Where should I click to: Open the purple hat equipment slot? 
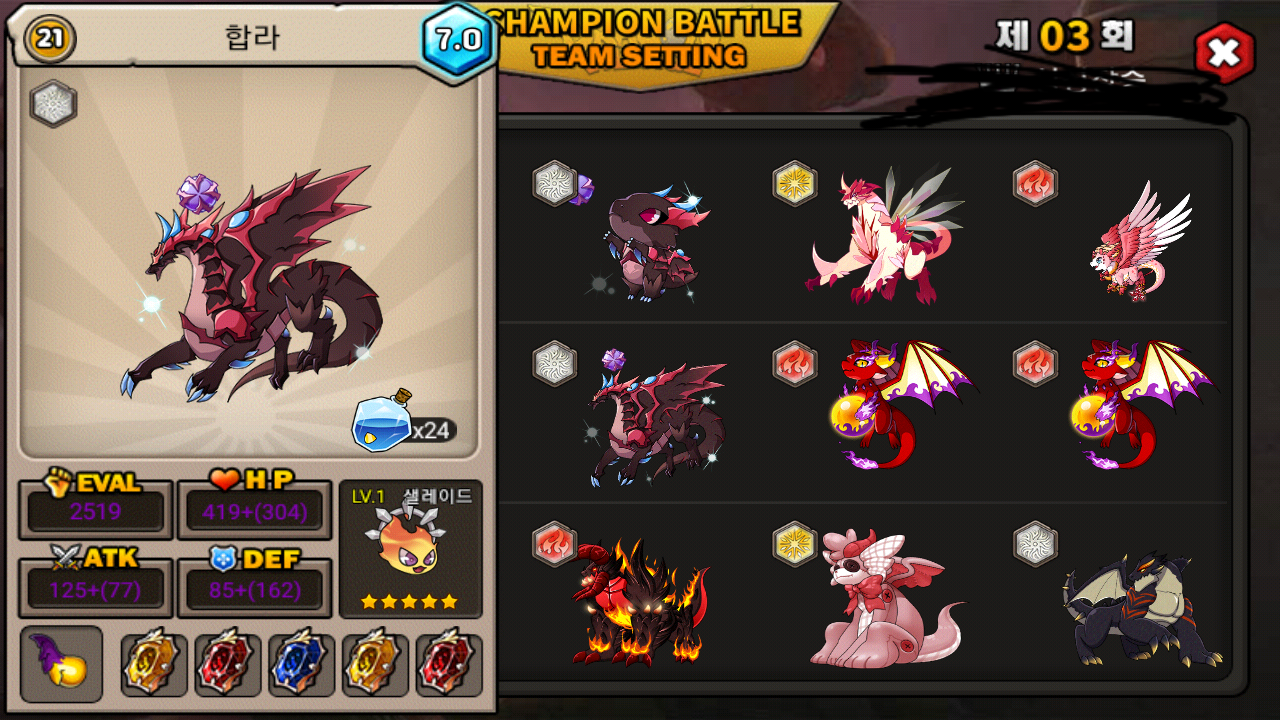pyautogui.click(x=61, y=664)
